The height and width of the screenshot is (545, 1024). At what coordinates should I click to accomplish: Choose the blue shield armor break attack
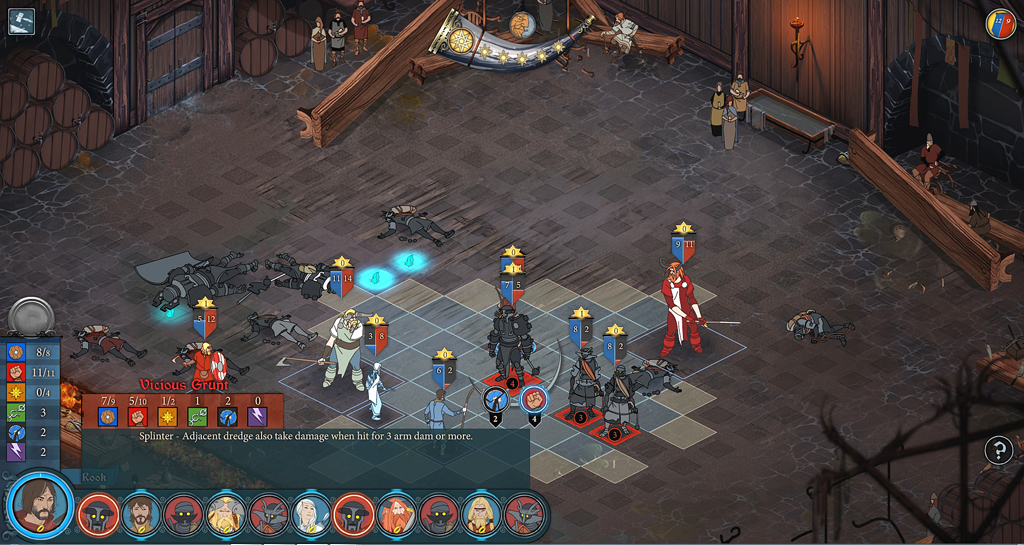(496, 400)
